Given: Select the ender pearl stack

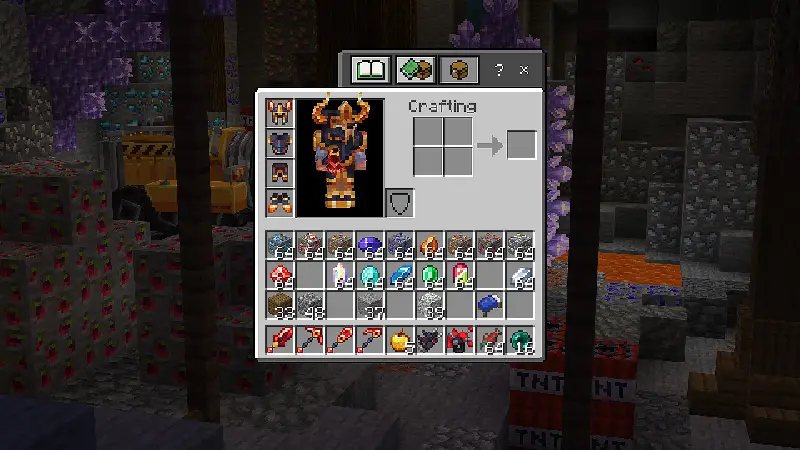Looking at the screenshot, I should [x=521, y=340].
